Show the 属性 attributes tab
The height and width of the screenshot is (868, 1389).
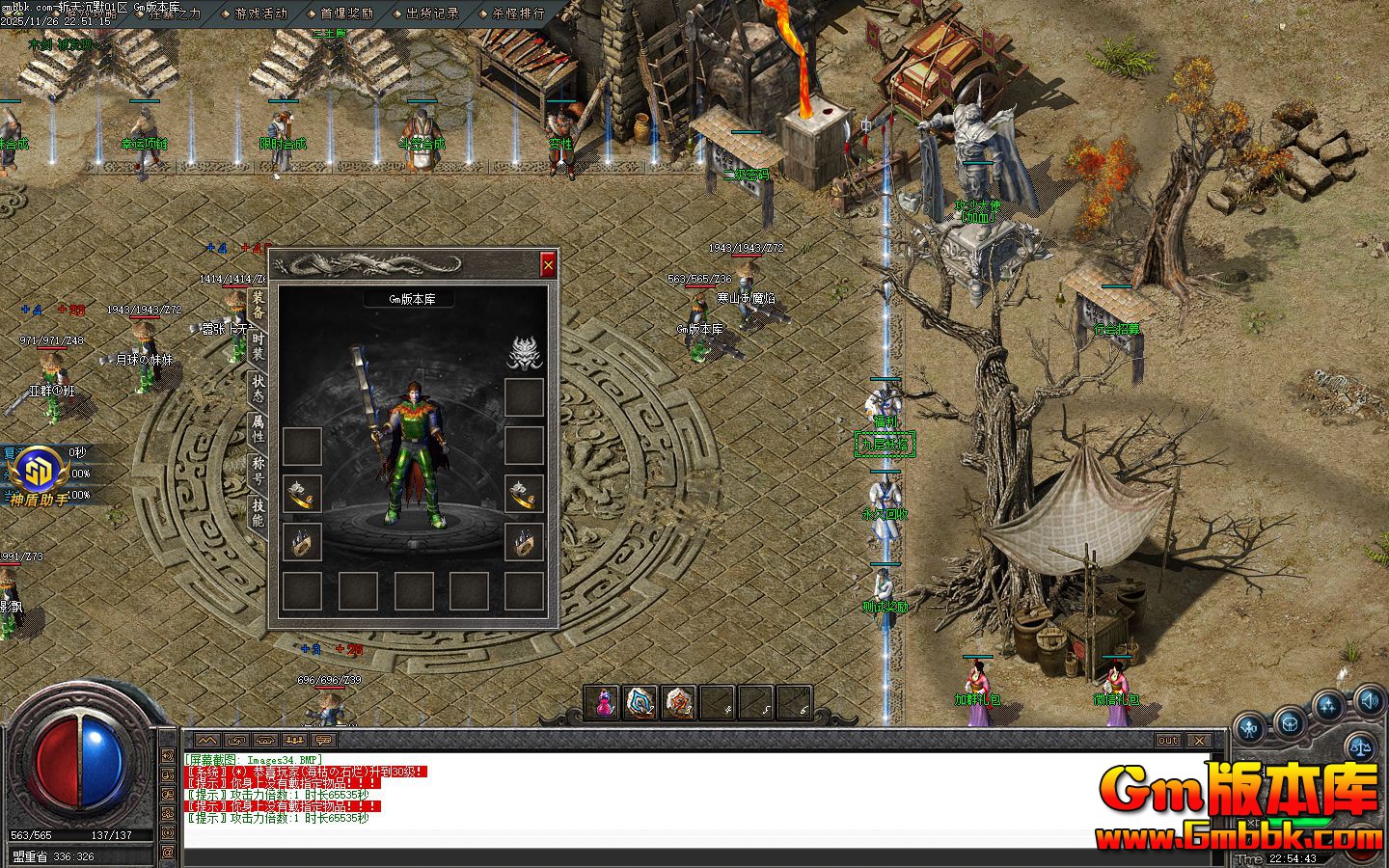click(258, 429)
